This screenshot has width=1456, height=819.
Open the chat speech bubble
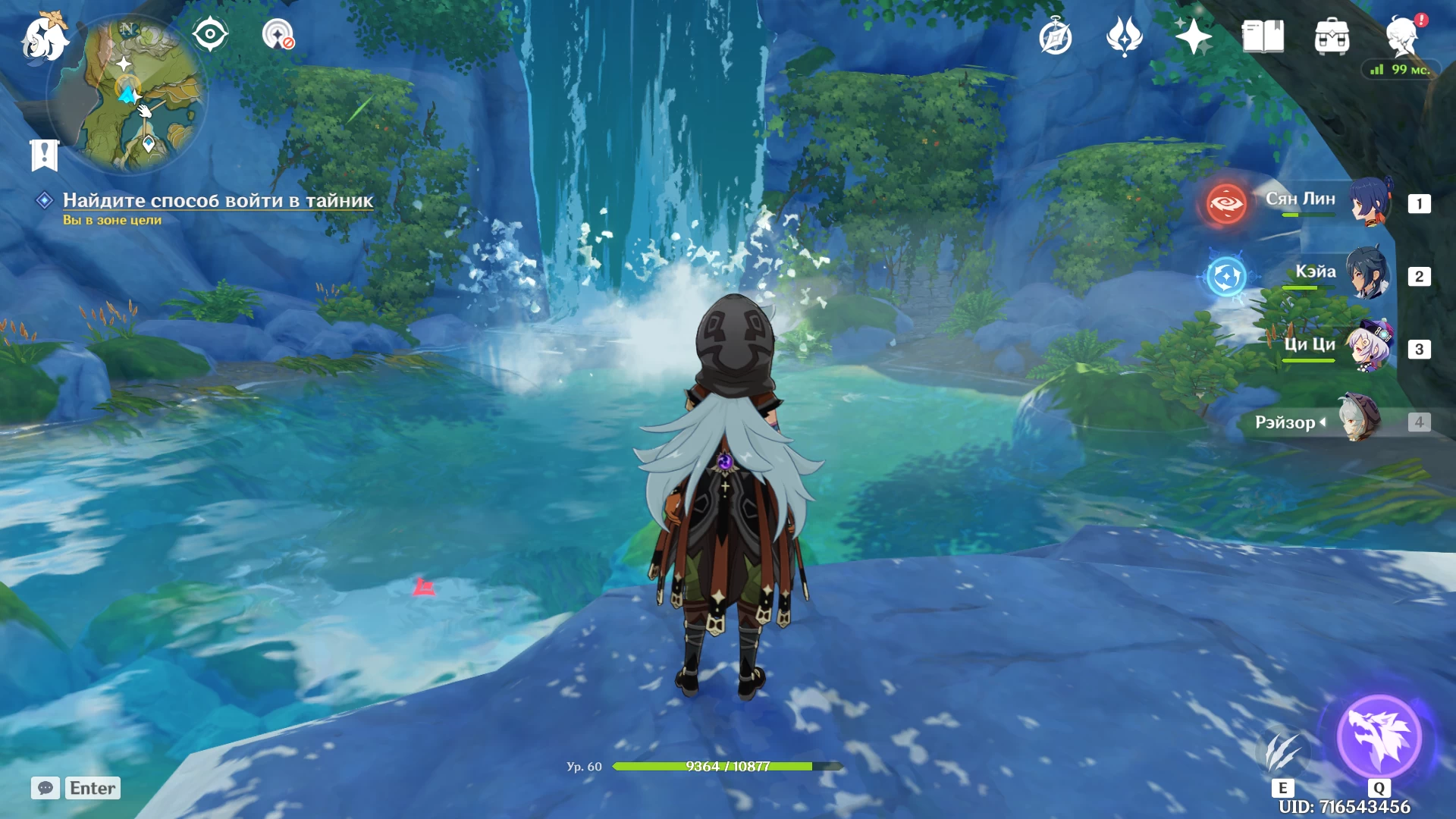[x=45, y=788]
